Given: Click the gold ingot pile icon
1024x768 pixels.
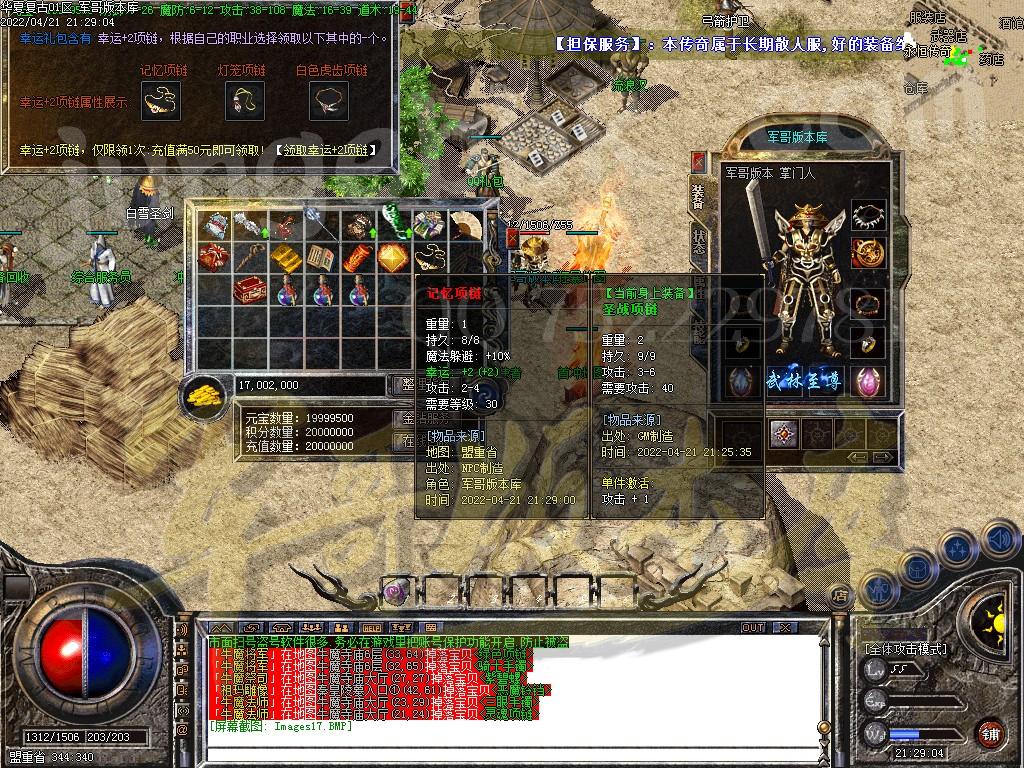Looking at the screenshot, I should point(207,393).
